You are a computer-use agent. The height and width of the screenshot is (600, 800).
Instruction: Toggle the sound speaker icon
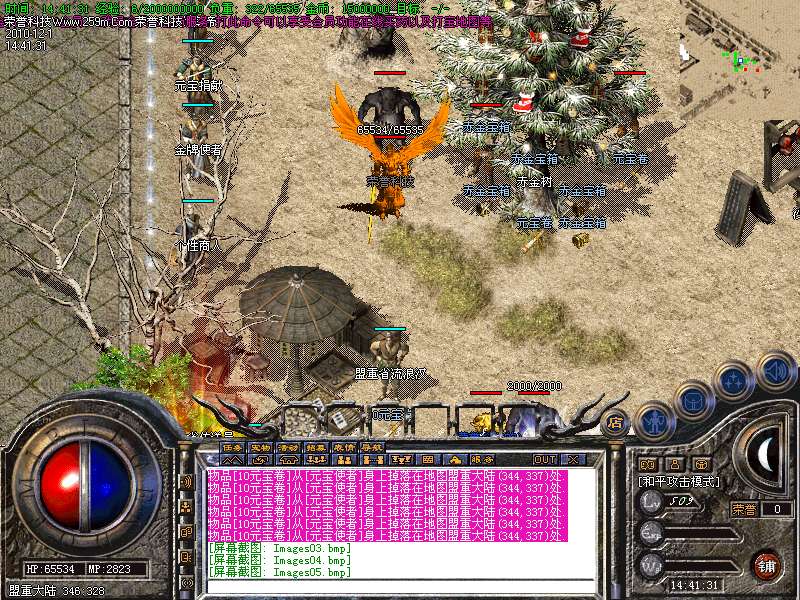(776, 370)
